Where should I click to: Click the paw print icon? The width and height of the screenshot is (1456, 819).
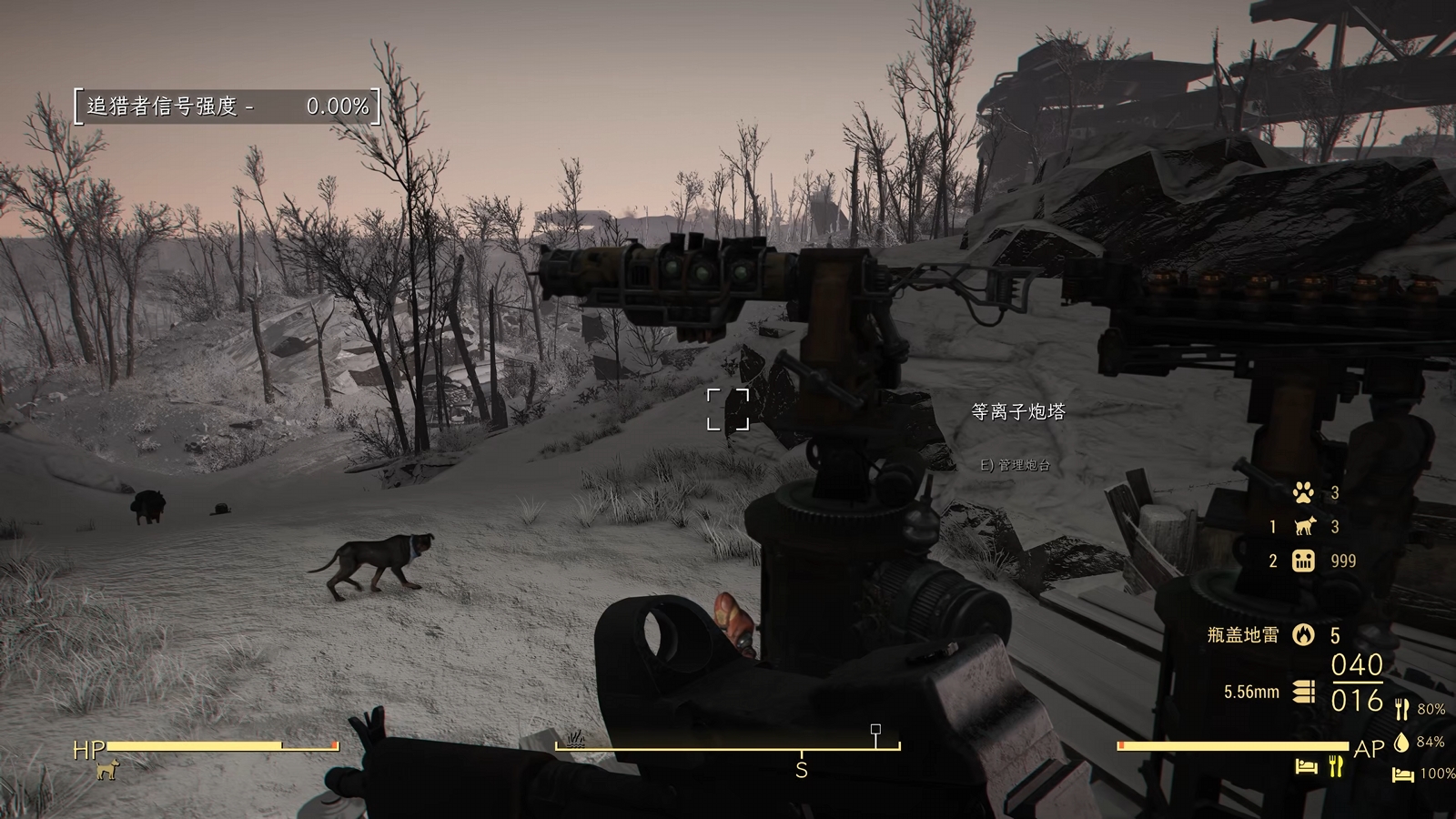(1303, 493)
